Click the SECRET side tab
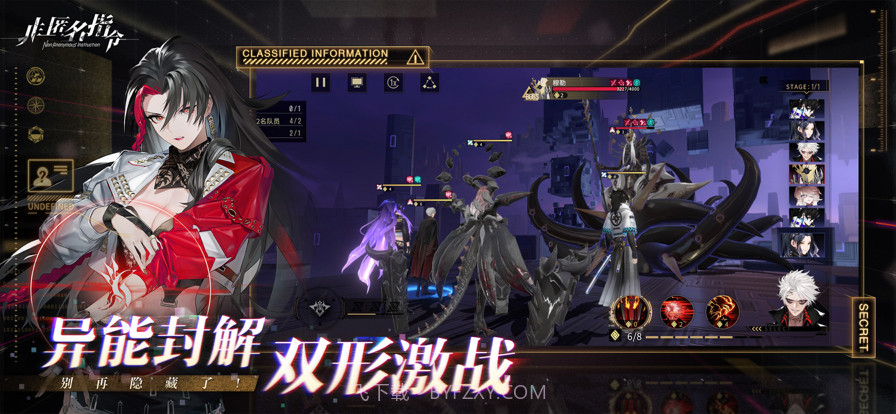The width and height of the screenshot is (896, 414). click(x=862, y=324)
